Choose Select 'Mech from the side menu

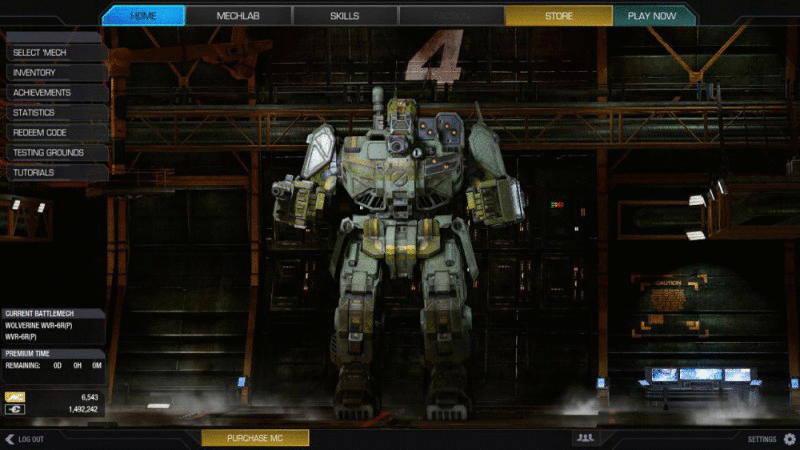[54, 52]
